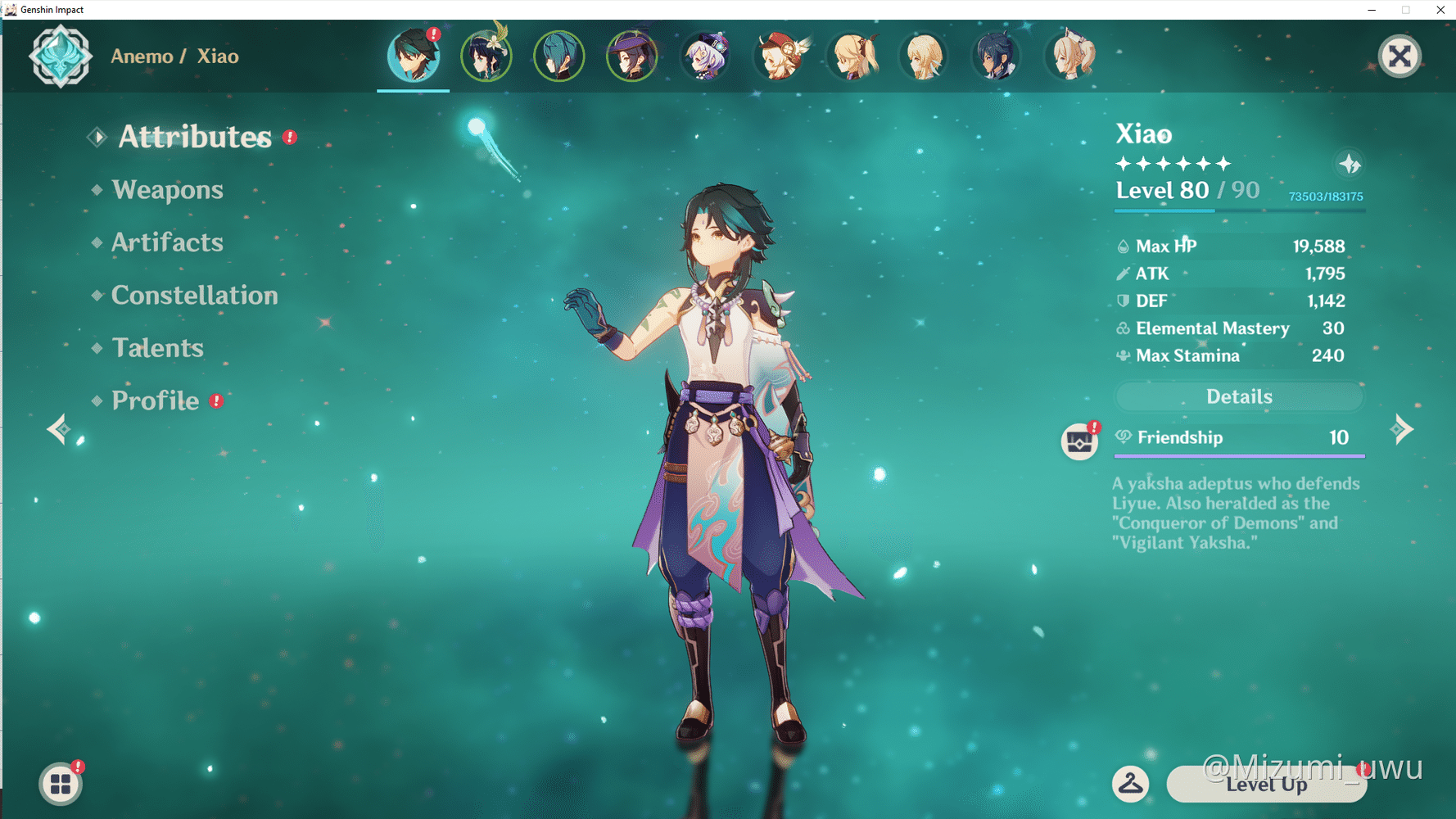Show the next character with right arrow
Image resolution: width=1456 pixels, height=819 pixels.
point(1401,429)
